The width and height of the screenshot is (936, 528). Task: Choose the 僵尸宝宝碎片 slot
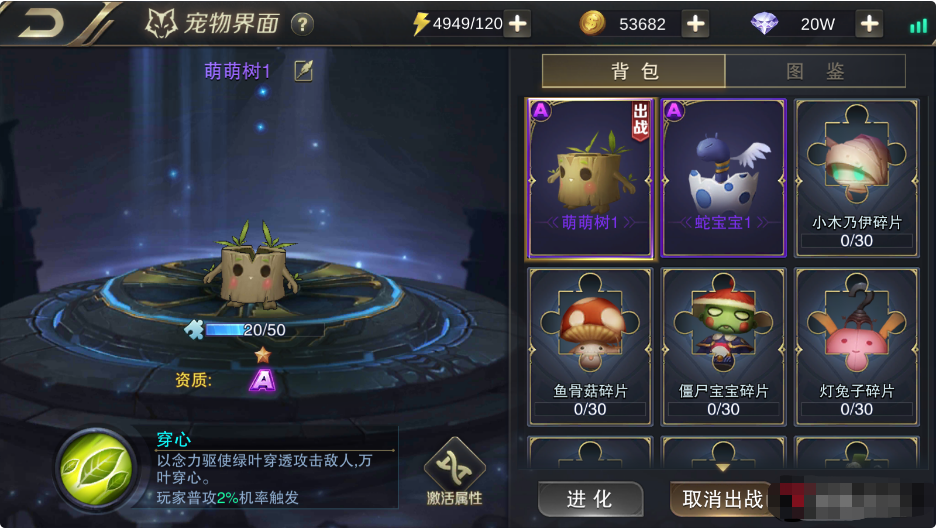[723, 345]
